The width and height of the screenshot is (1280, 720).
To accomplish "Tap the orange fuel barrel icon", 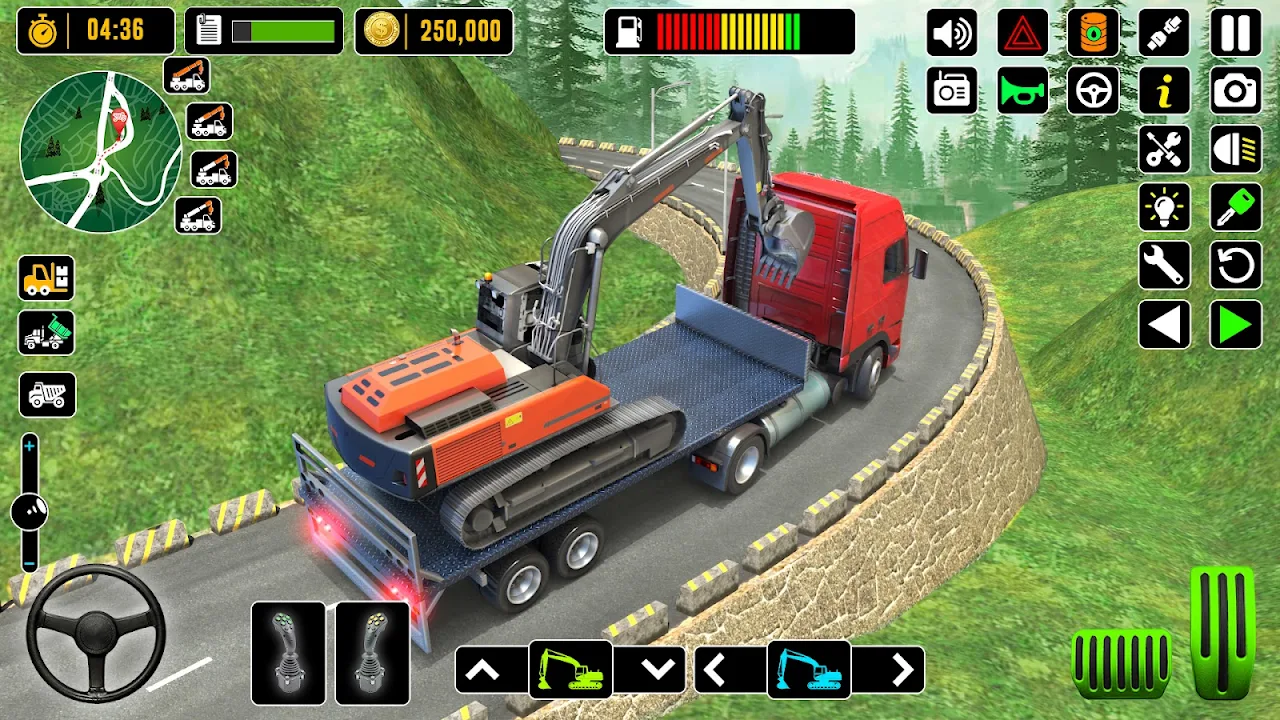I will 1093,34.
